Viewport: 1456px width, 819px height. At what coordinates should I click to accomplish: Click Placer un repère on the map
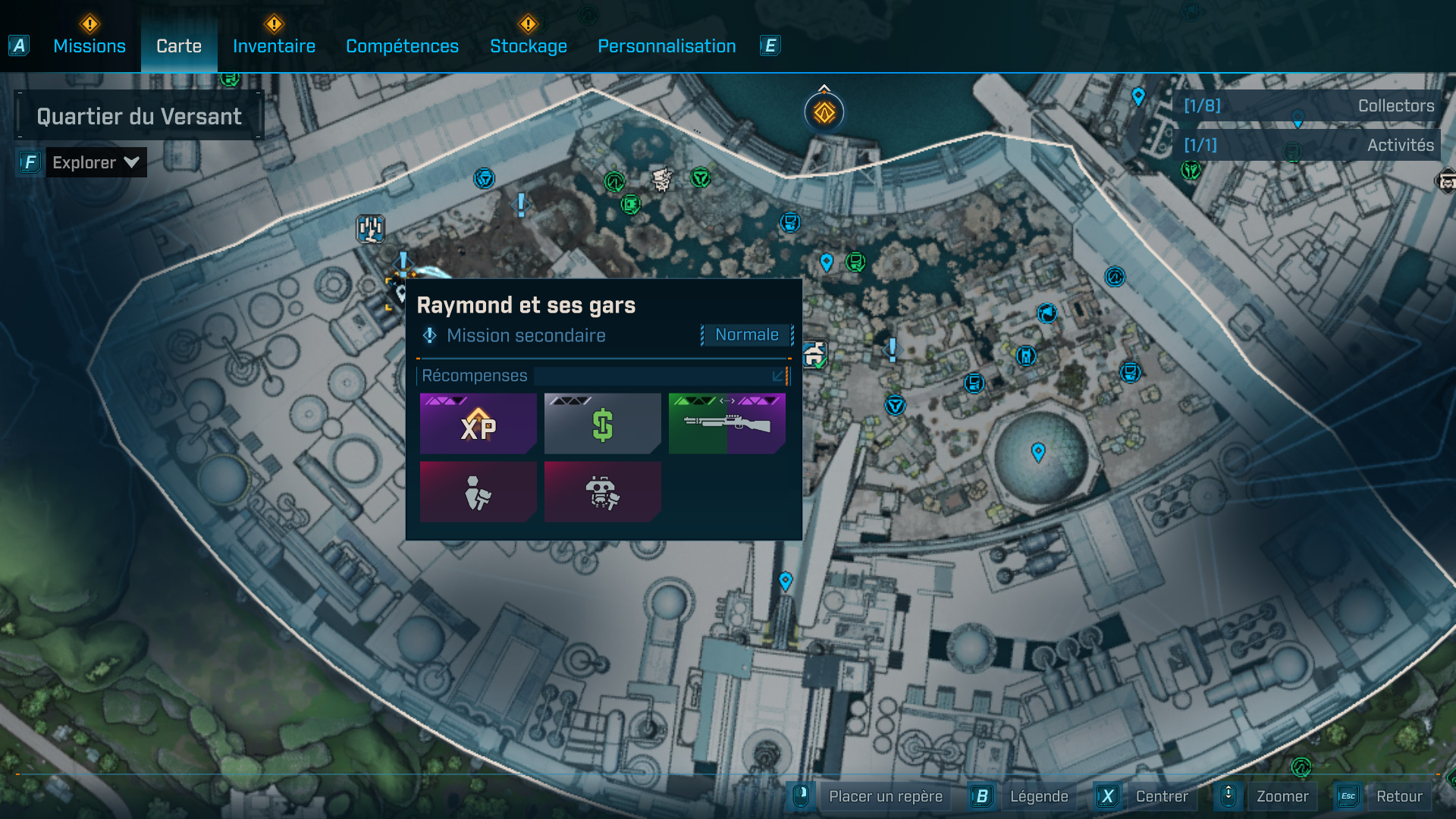[x=884, y=796]
